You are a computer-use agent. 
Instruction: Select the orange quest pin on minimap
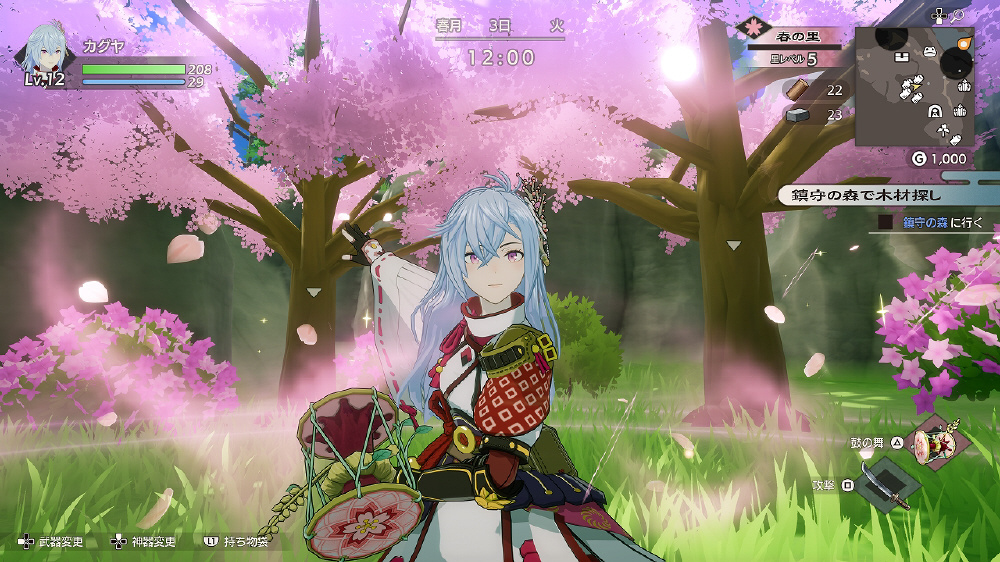tap(964, 44)
